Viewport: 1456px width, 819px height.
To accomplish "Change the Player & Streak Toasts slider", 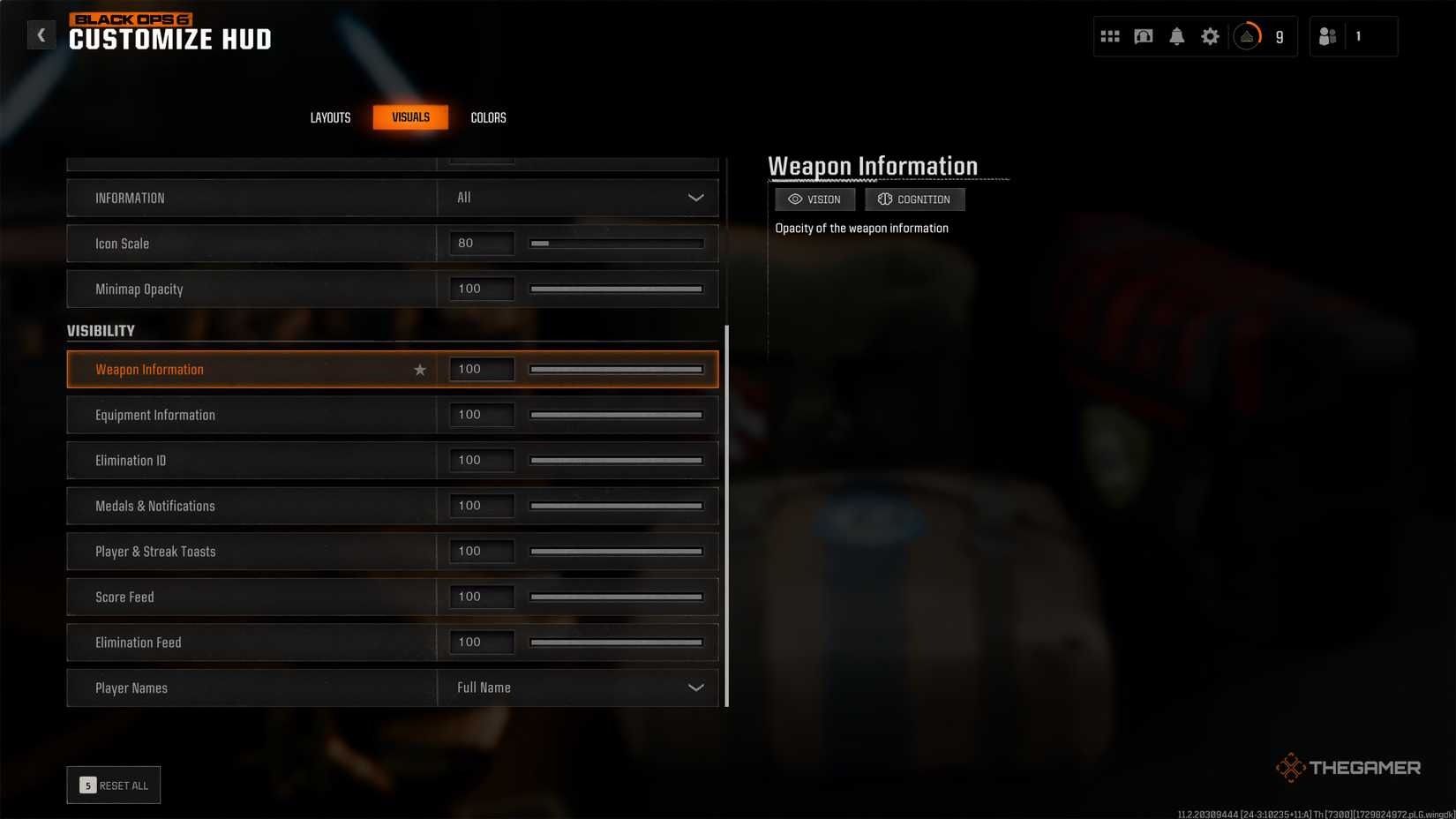I will 616,552.
